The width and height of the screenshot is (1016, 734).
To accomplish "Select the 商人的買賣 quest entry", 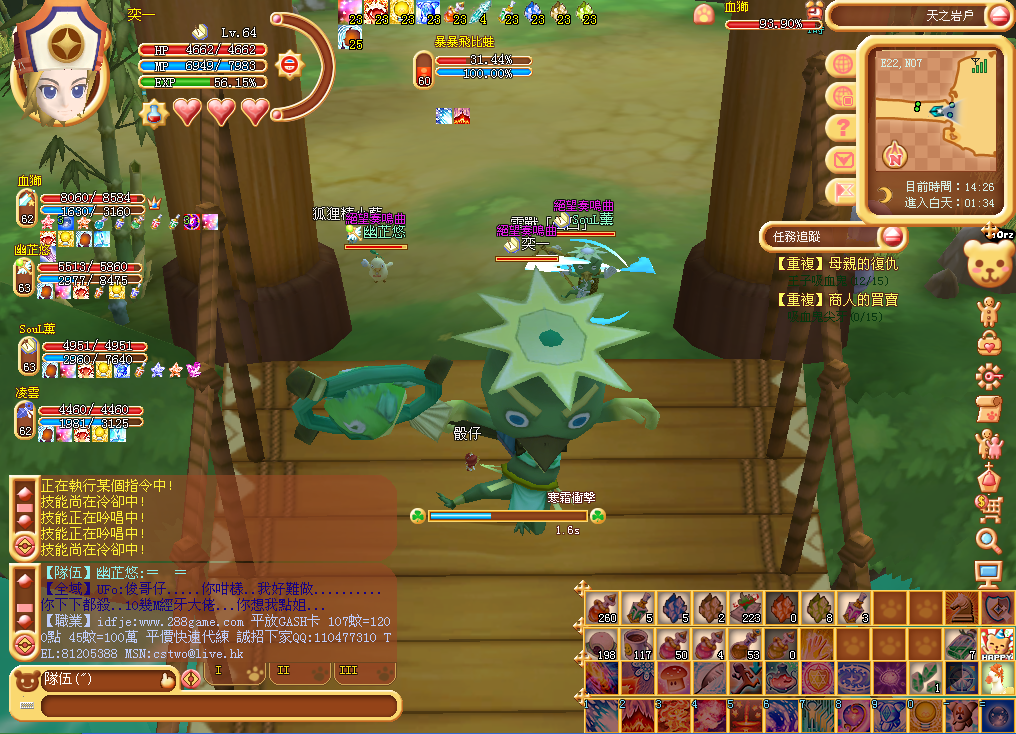I will pyautogui.click(x=838, y=300).
